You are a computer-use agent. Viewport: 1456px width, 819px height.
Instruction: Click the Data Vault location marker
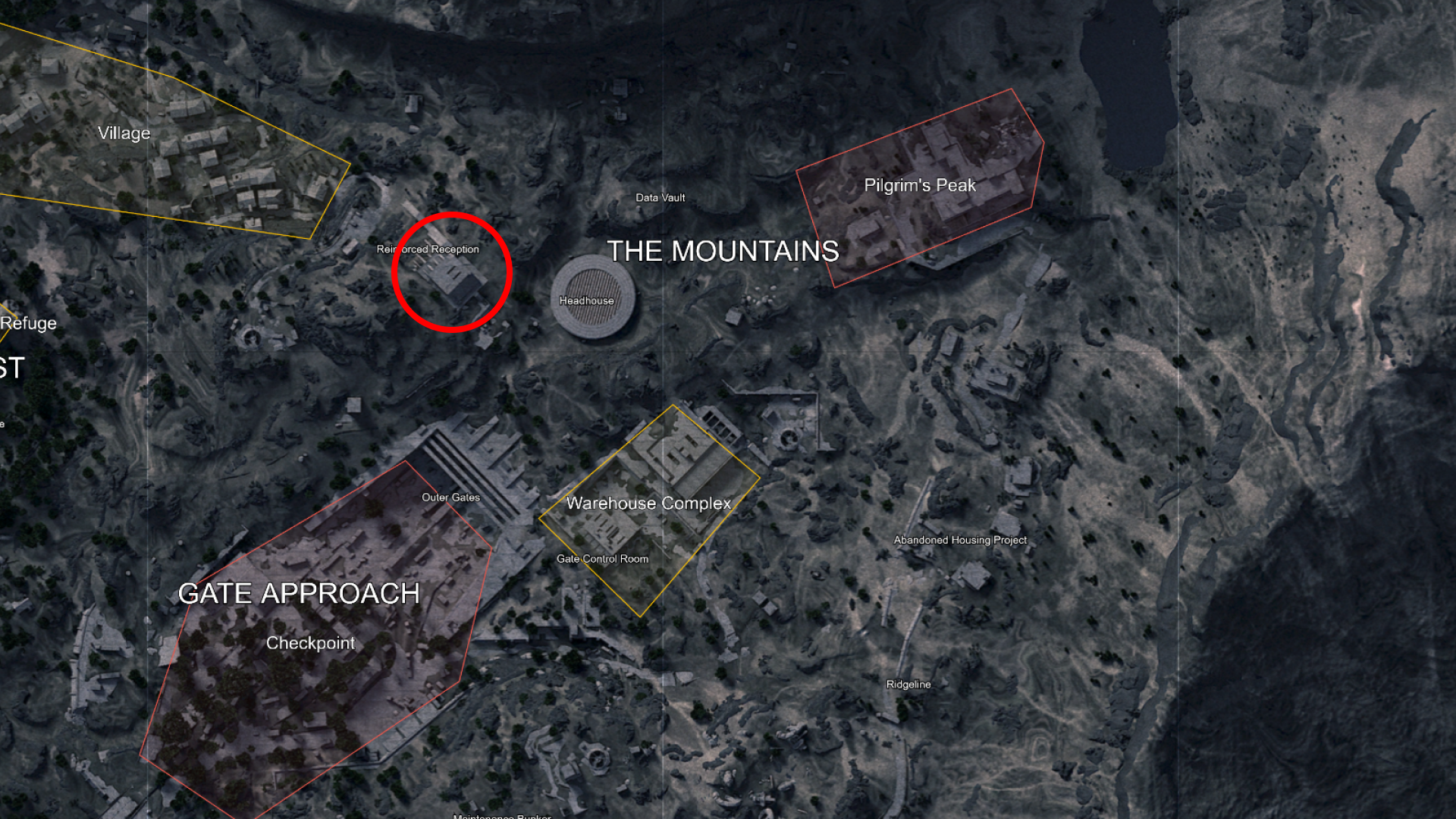pos(661,198)
